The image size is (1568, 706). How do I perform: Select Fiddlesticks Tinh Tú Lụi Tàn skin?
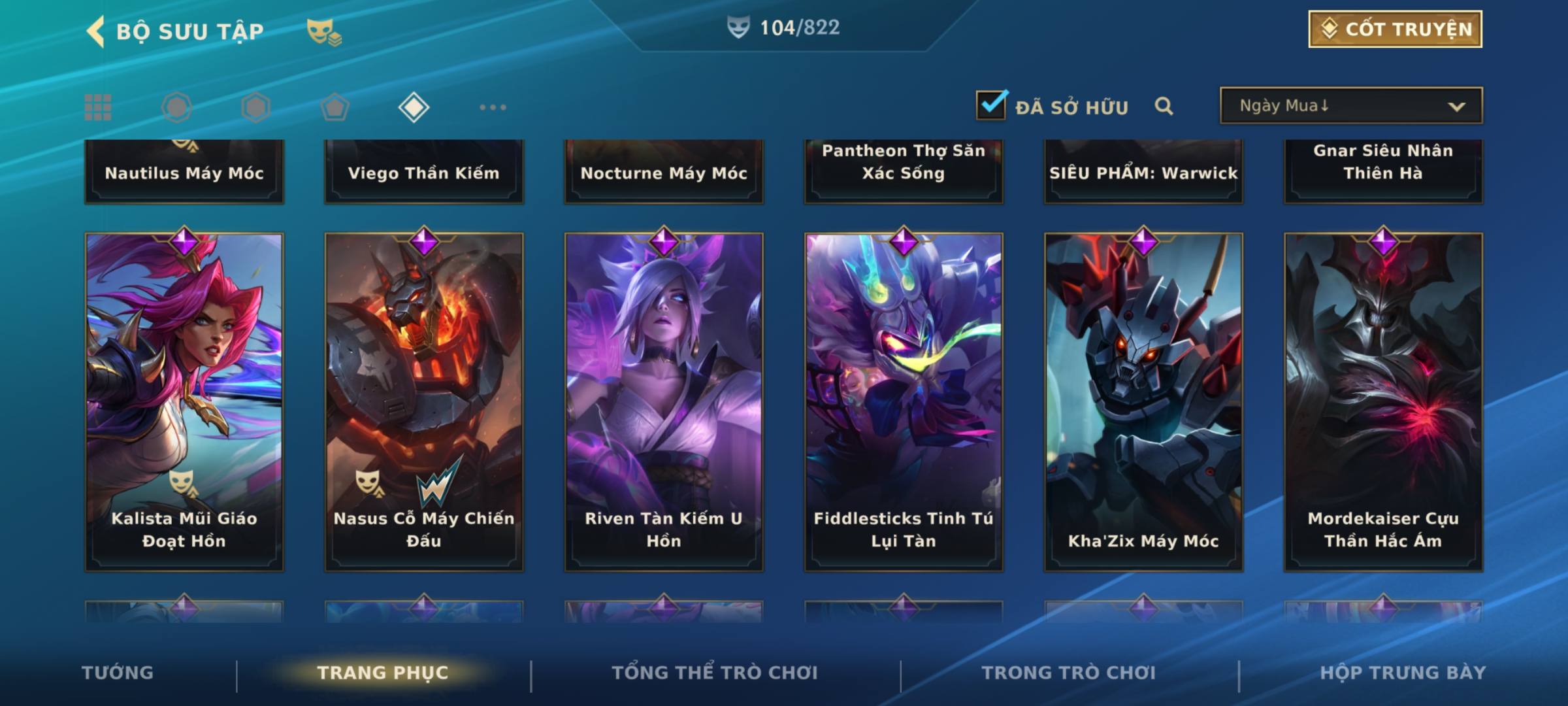click(x=904, y=401)
